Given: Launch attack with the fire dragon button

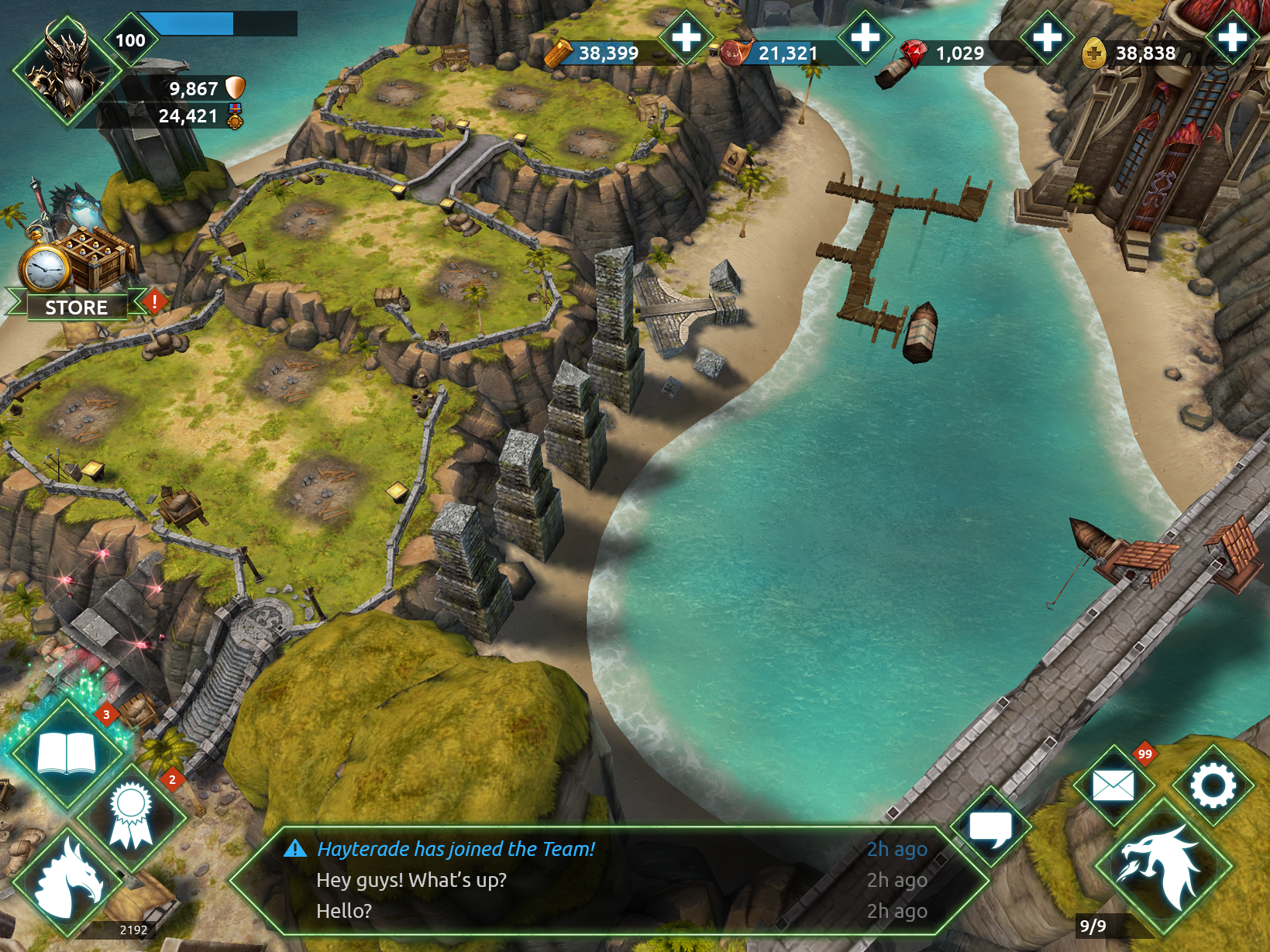Looking at the screenshot, I should pos(1162,866).
